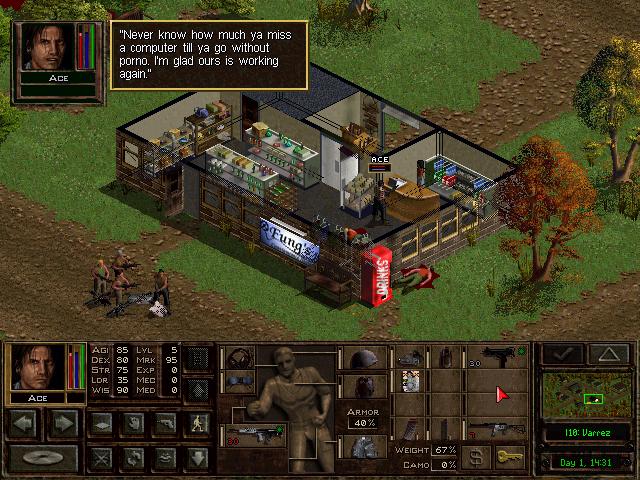Toggle the walking stance figure button
The height and width of the screenshot is (480, 640).
coord(199,423)
